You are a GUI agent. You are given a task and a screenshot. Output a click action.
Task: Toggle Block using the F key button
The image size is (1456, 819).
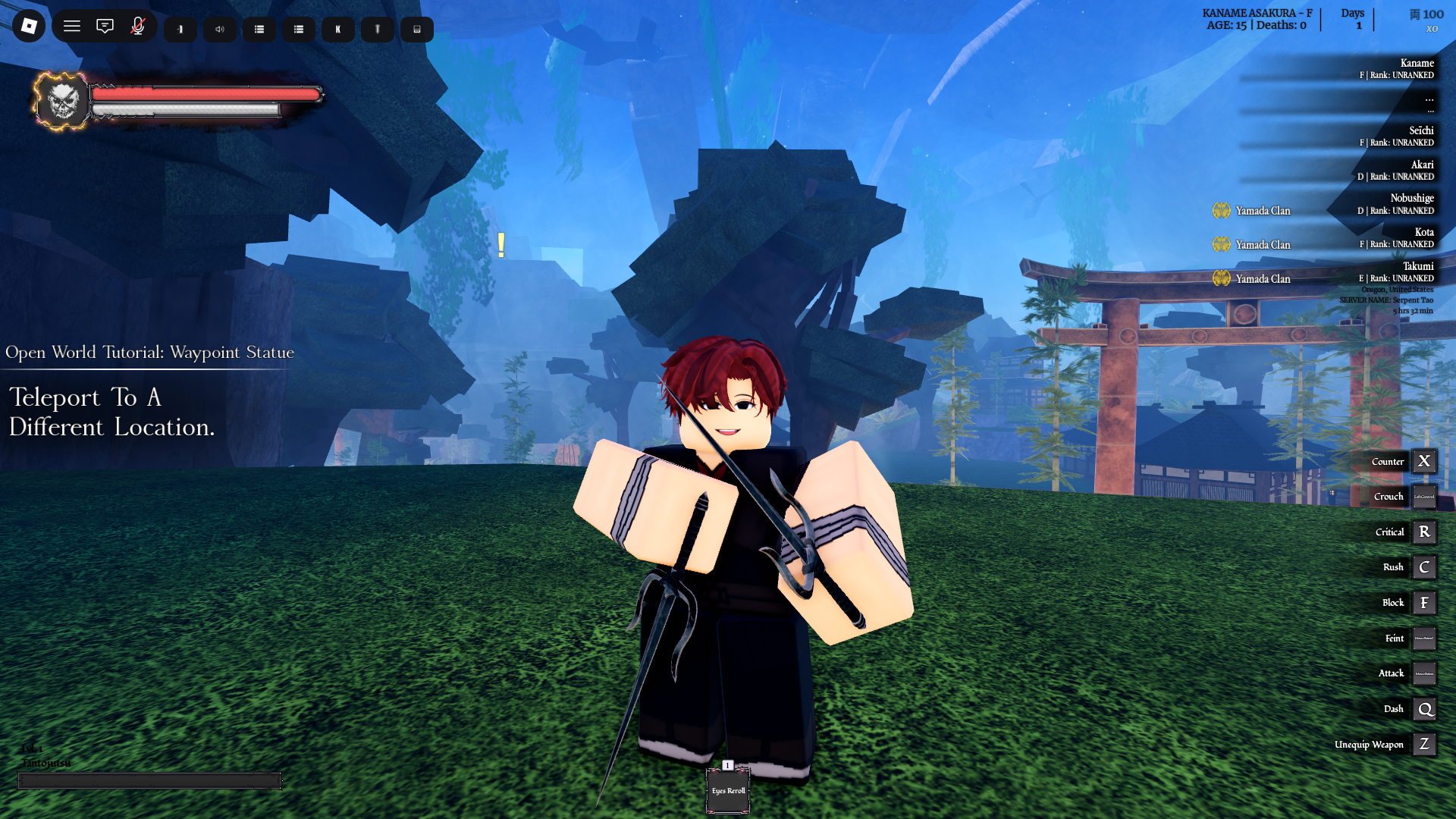tap(1424, 602)
